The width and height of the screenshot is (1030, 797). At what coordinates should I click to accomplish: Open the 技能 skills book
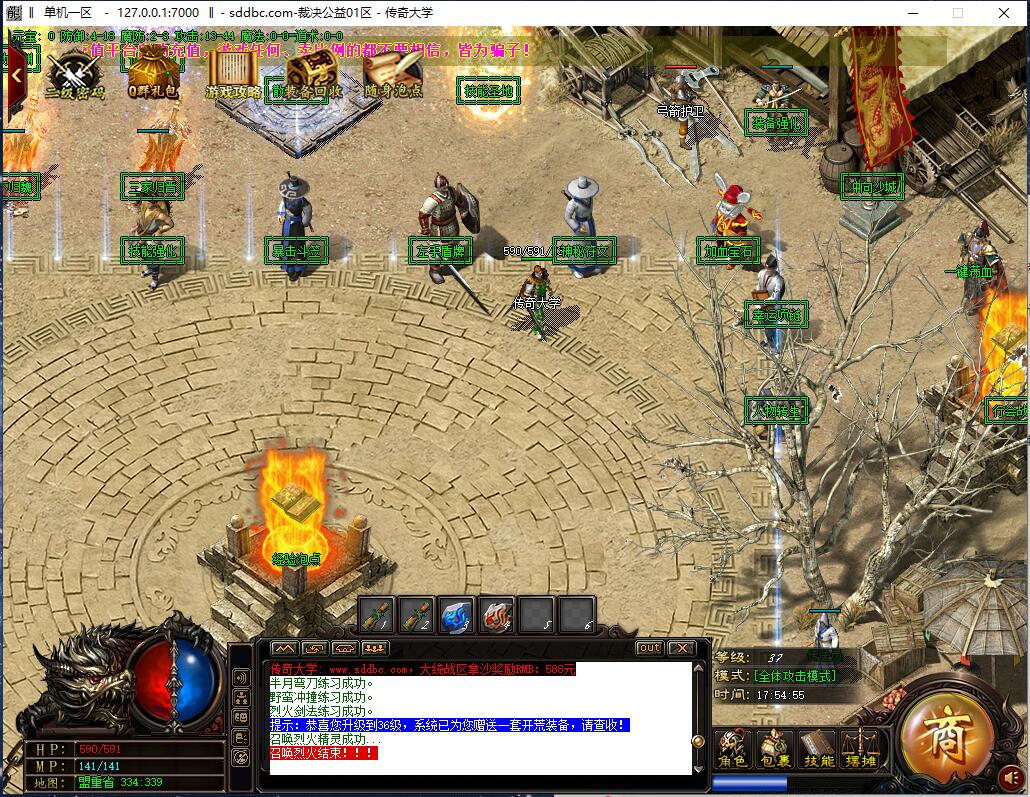click(x=817, y=750)
